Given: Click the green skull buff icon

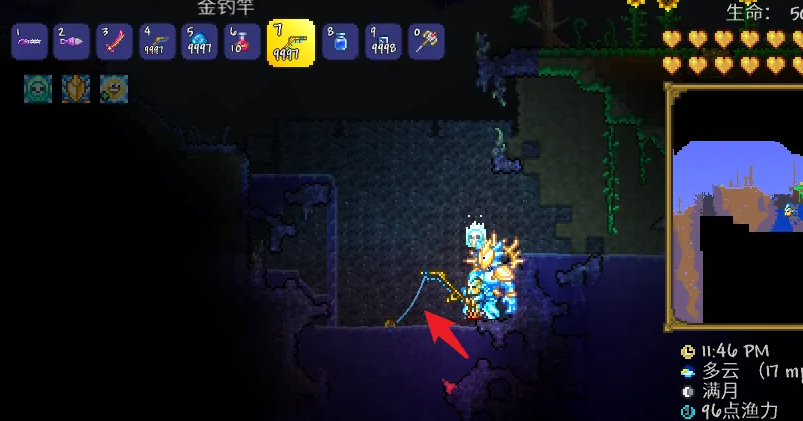Looking at the screenshot, I should coord(37,88).
